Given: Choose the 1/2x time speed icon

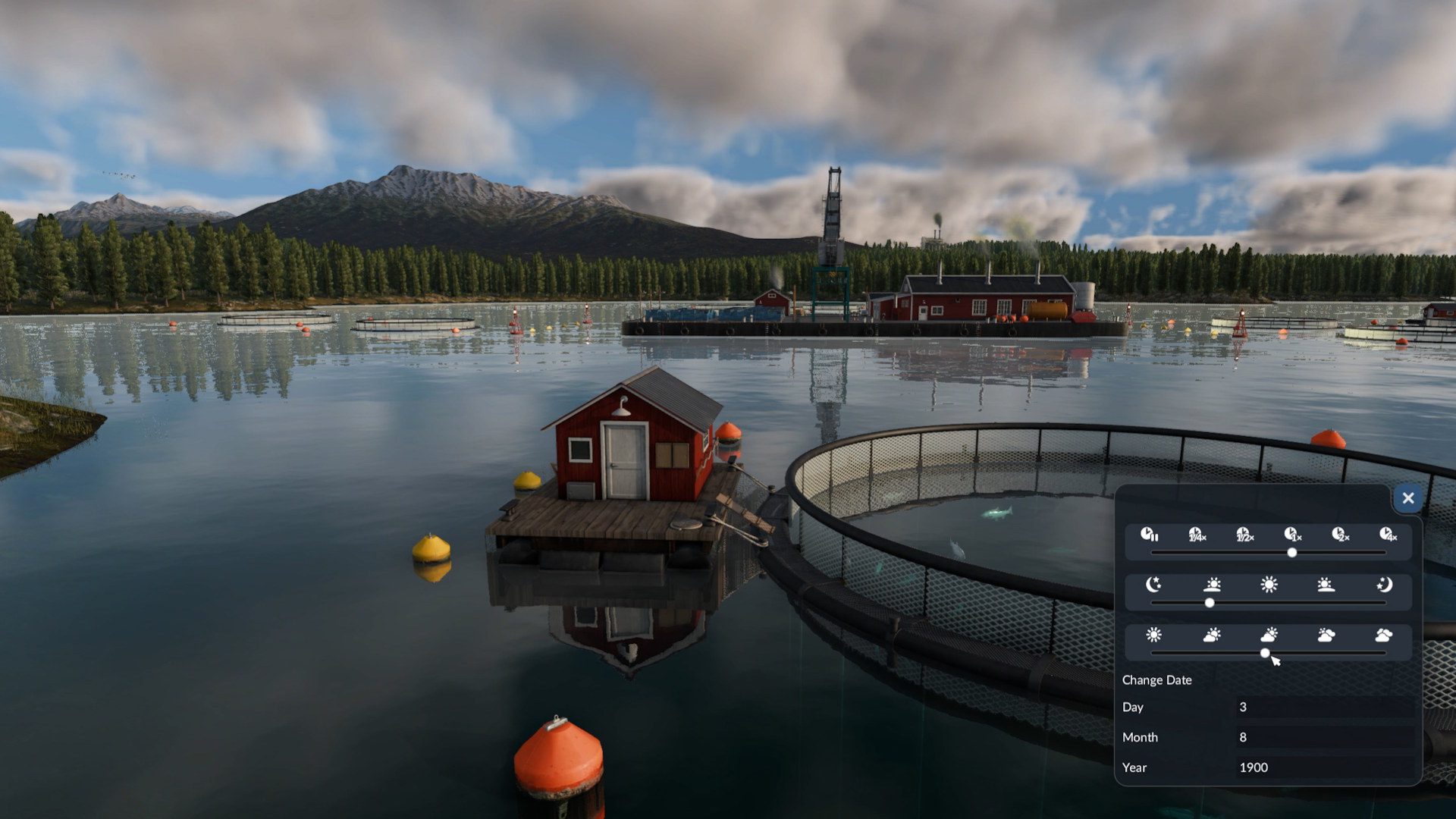Looking at the screenshot, I should [1244, 535].
